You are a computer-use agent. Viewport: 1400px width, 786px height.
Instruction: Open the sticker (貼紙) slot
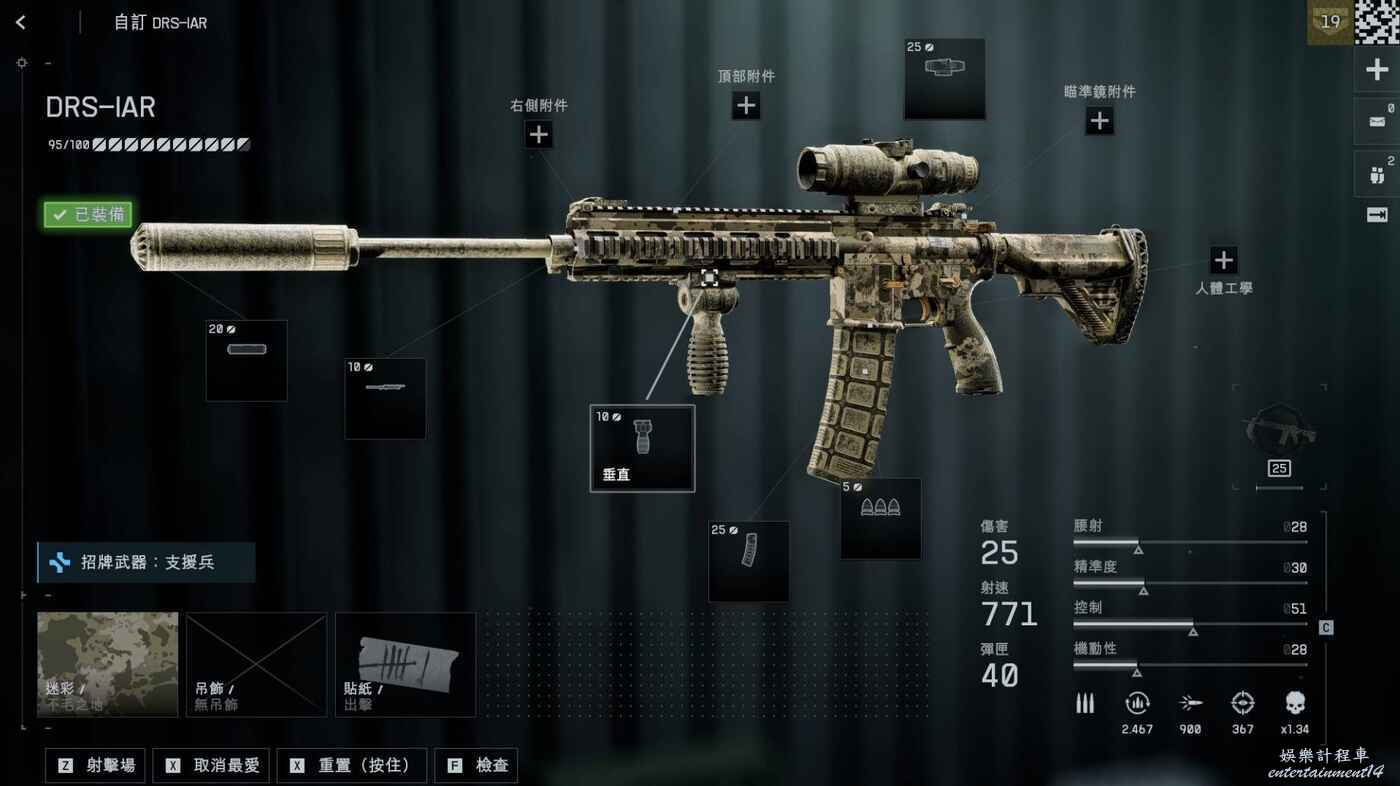(405, 664)
